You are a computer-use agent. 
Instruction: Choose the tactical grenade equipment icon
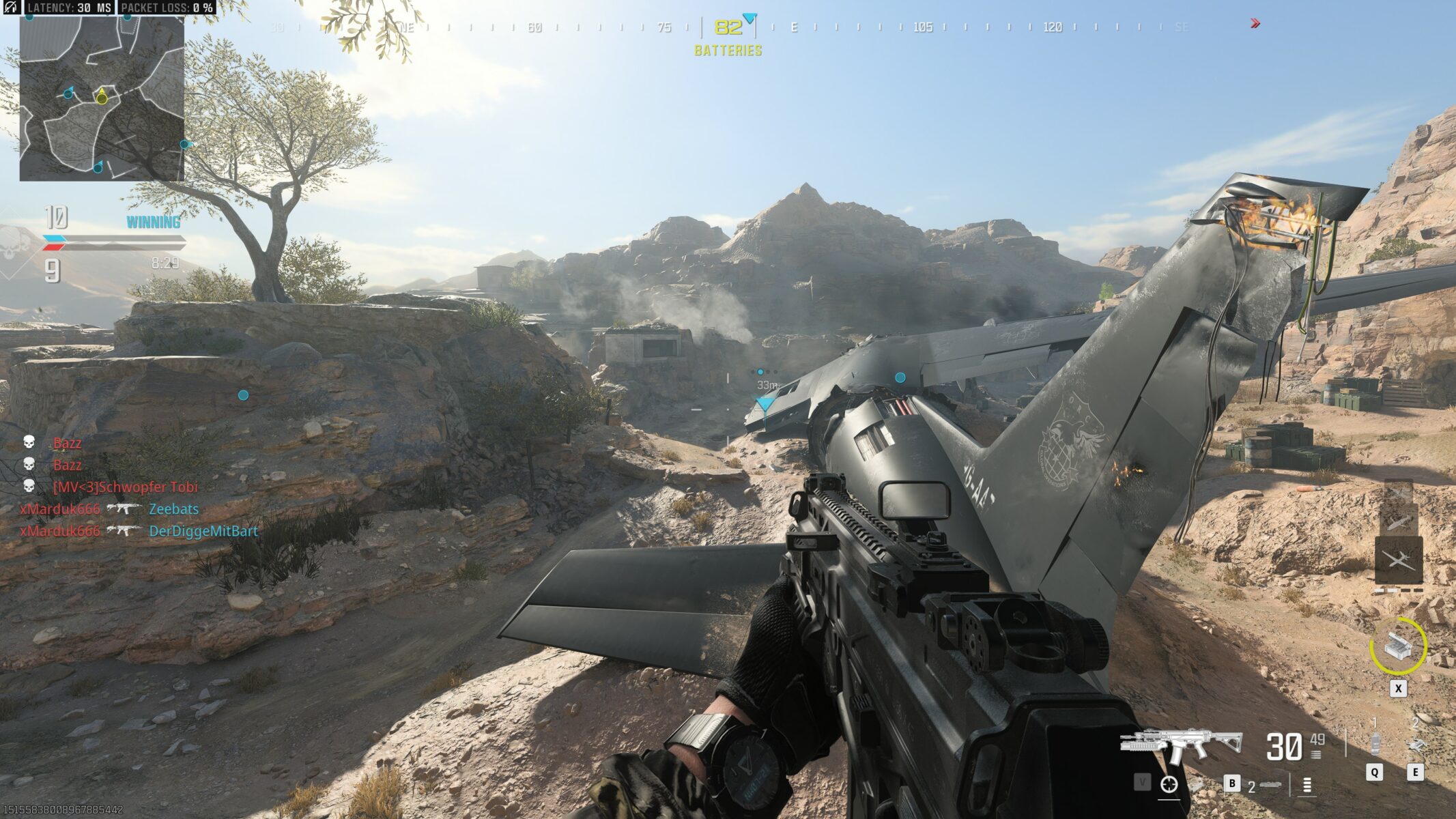click(1375, 743)
